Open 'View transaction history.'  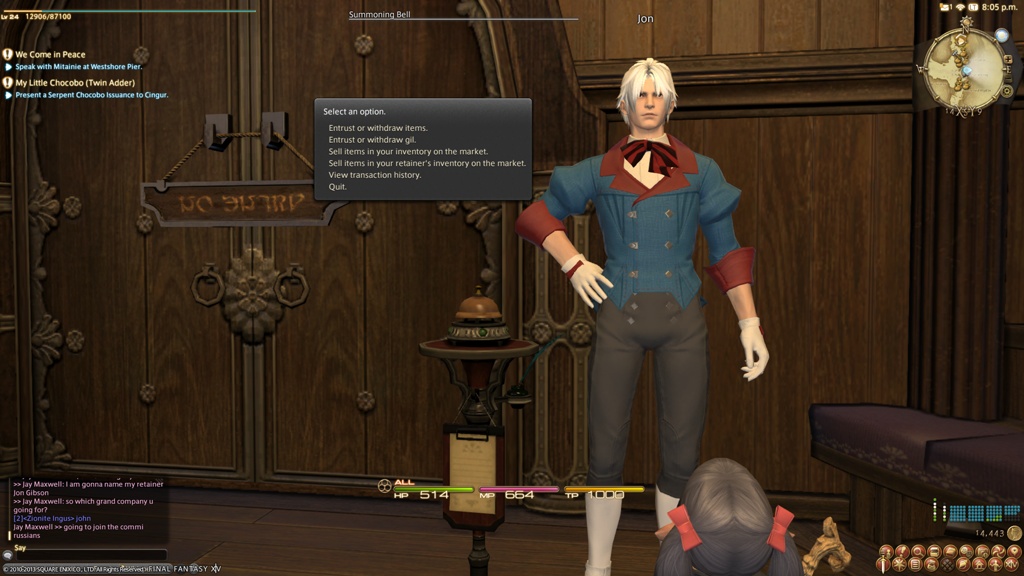(x=375, y=175)
